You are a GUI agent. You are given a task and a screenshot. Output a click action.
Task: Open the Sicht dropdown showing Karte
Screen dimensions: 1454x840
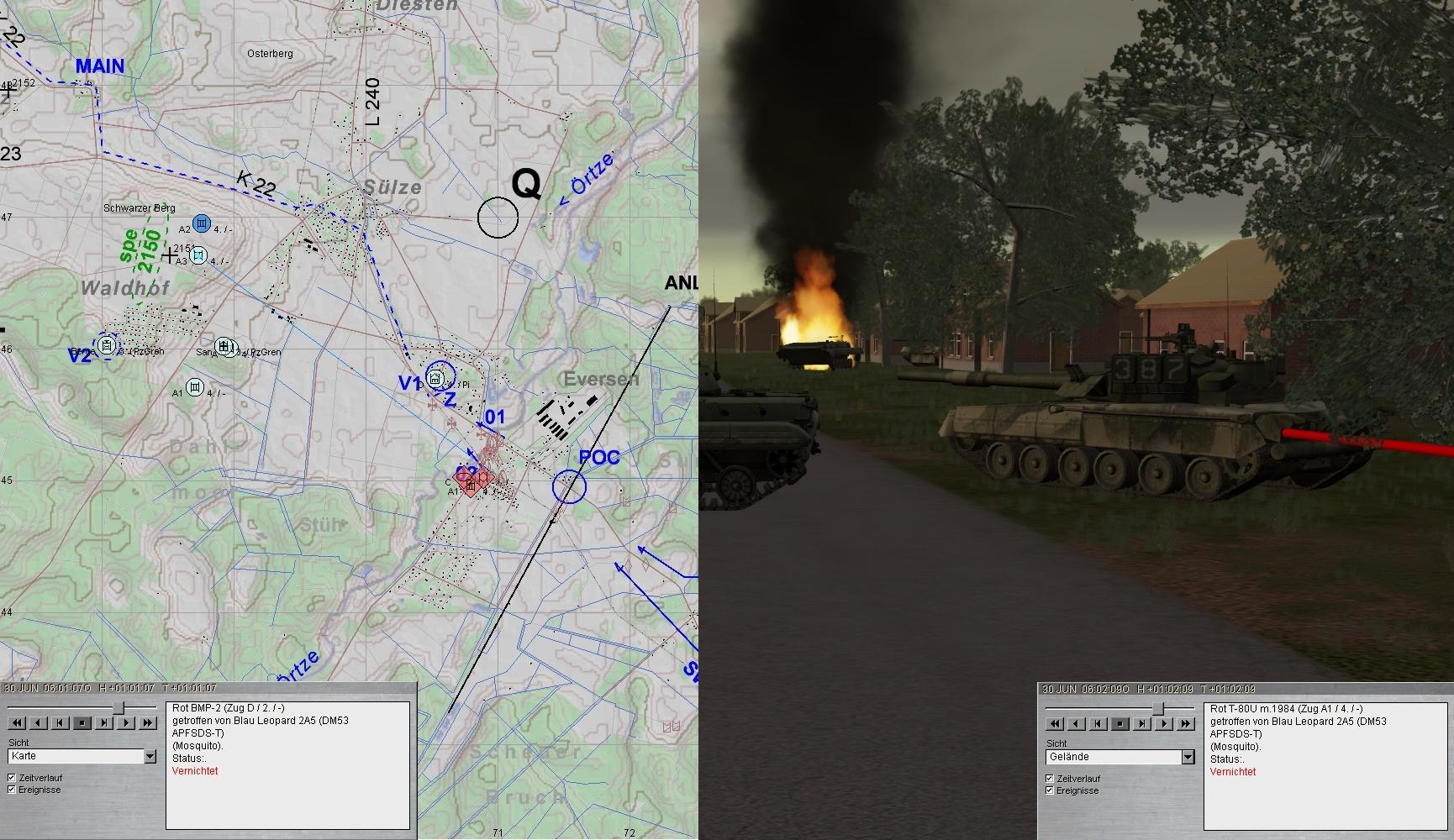click(x=150, y=757)
